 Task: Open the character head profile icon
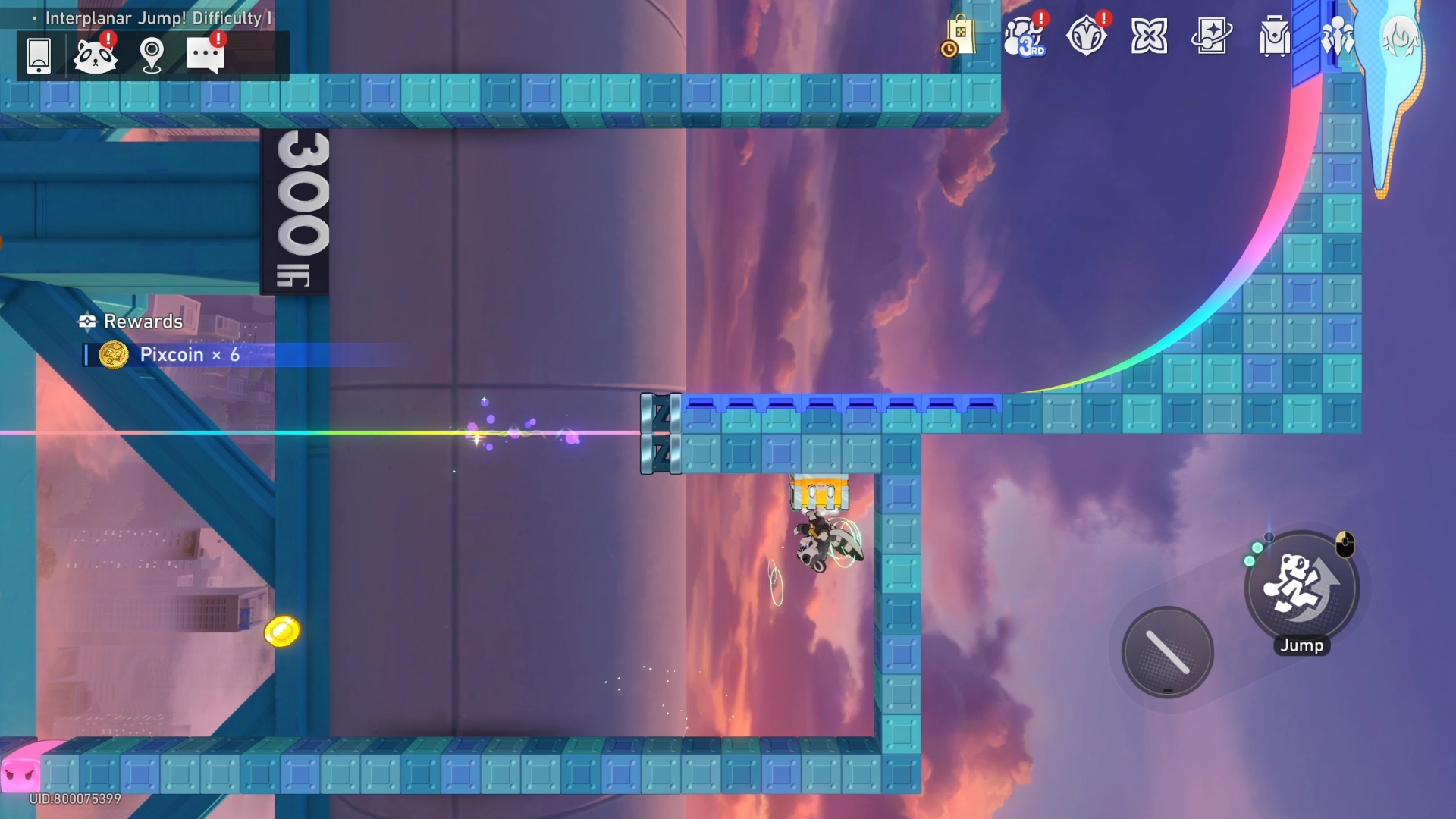pos(1400,36)
